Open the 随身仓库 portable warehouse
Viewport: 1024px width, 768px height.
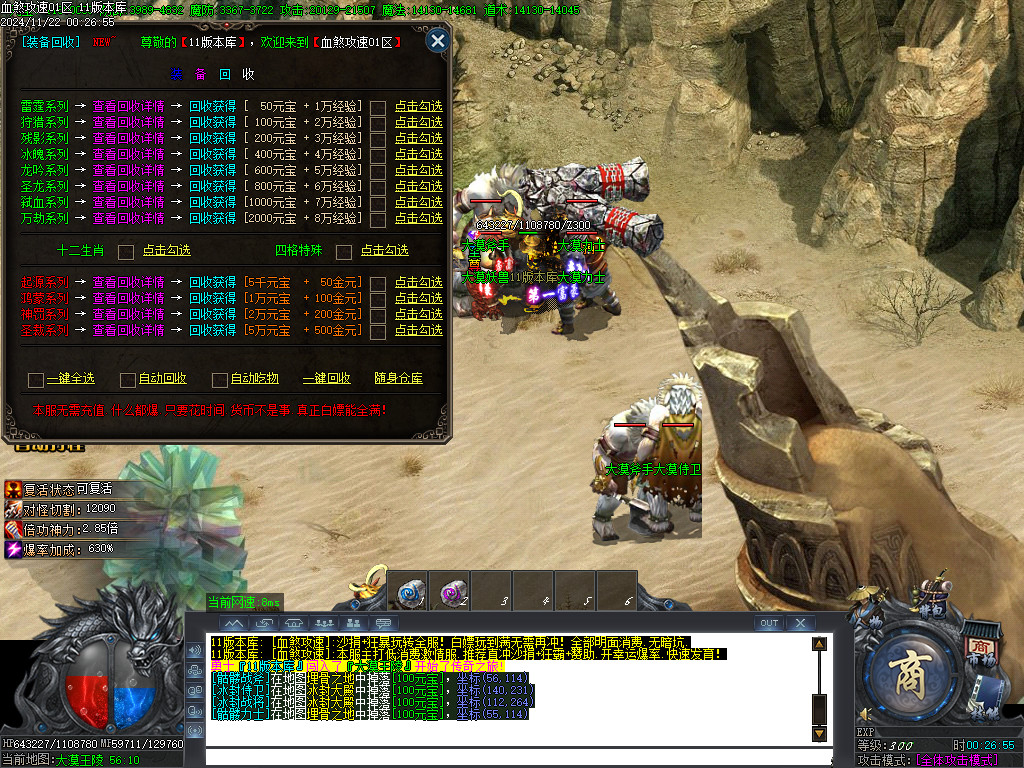pos(398,379)
